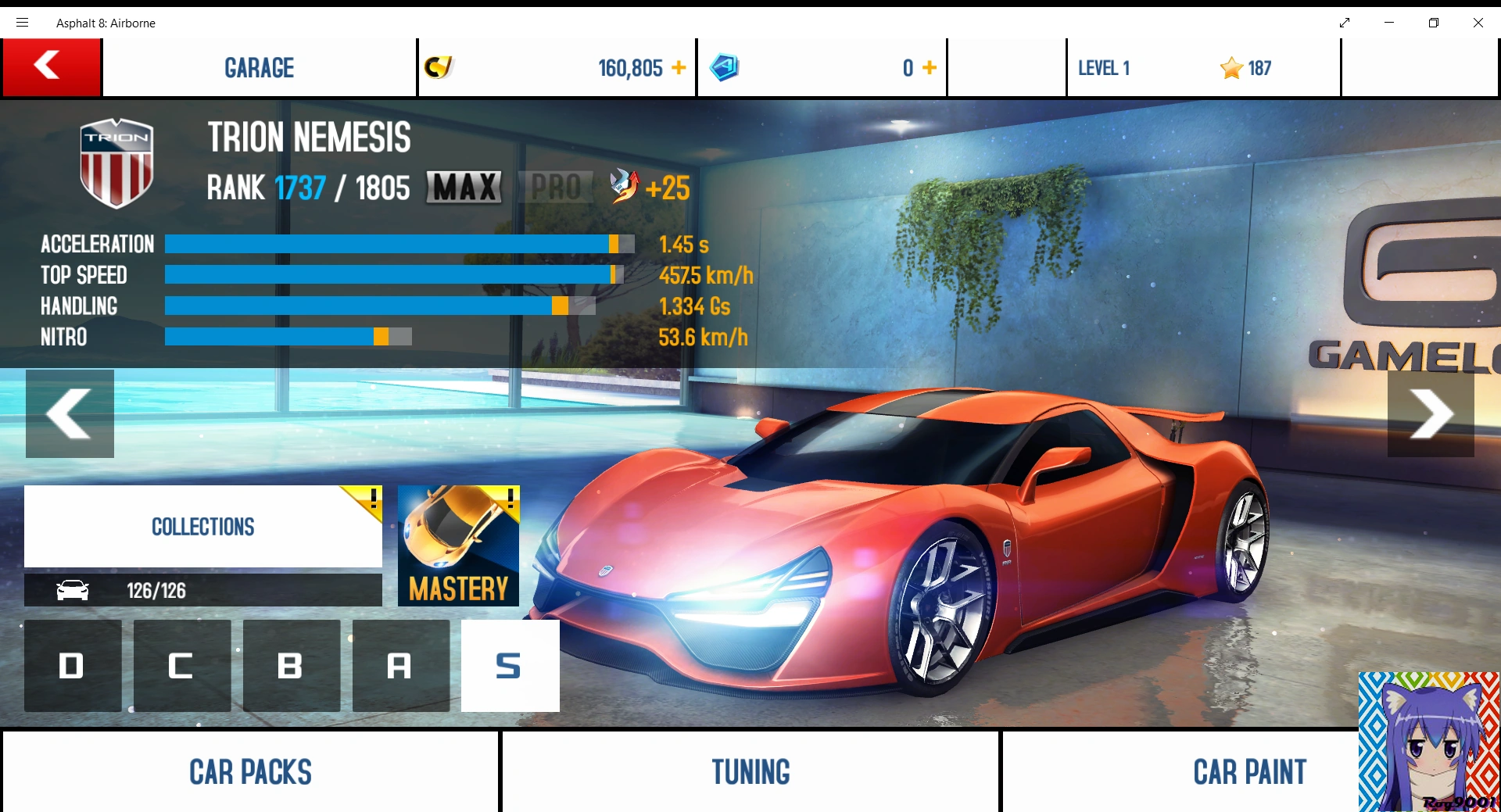Image resolution: width=1501 pixels, height=812 pixels.
Task: Open the Collections panel
Action: 202,526
